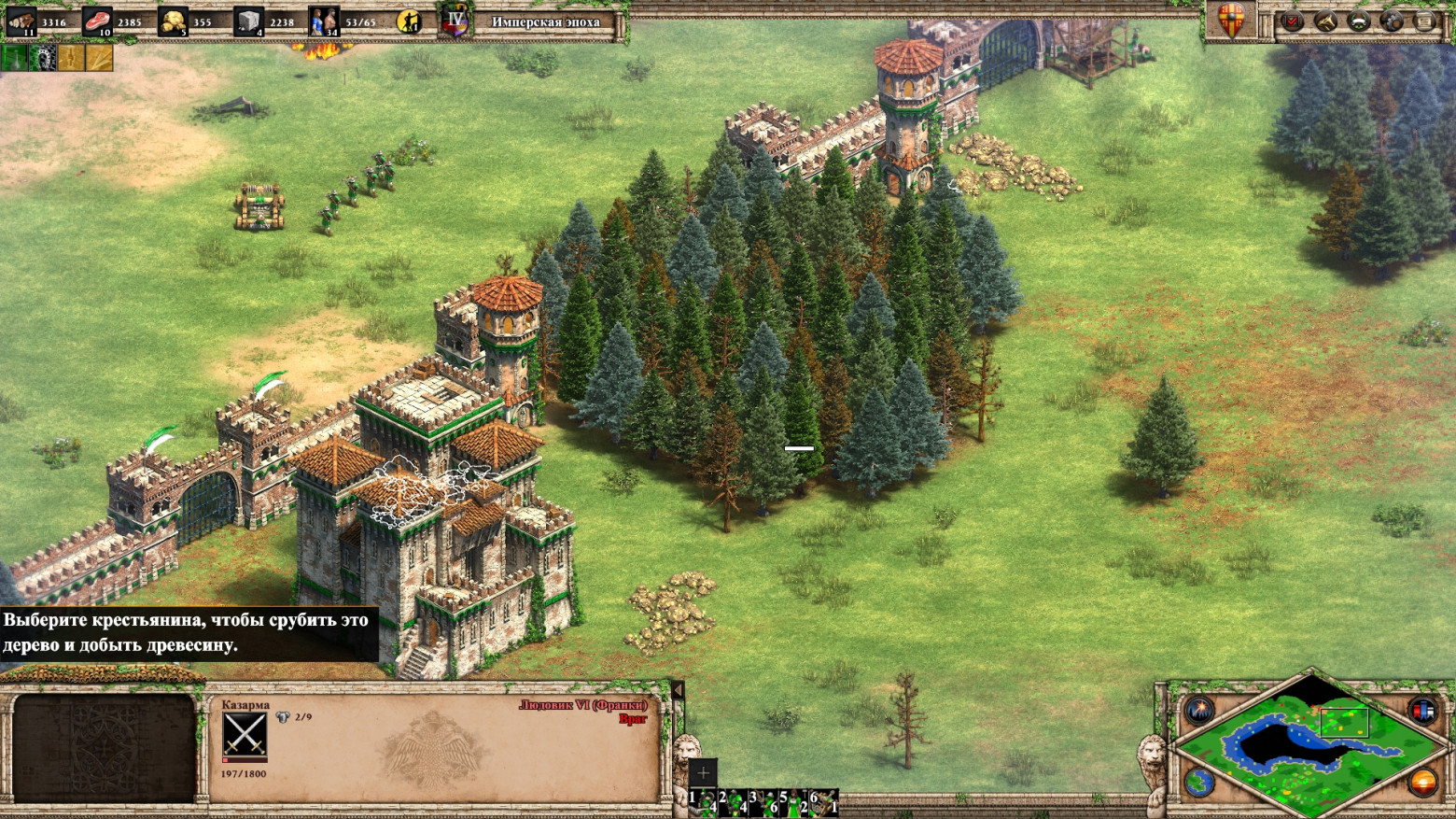This screenshot has width=1456, height=819.
Task: Add a control group with the plus button
Action: pos(703,772)
